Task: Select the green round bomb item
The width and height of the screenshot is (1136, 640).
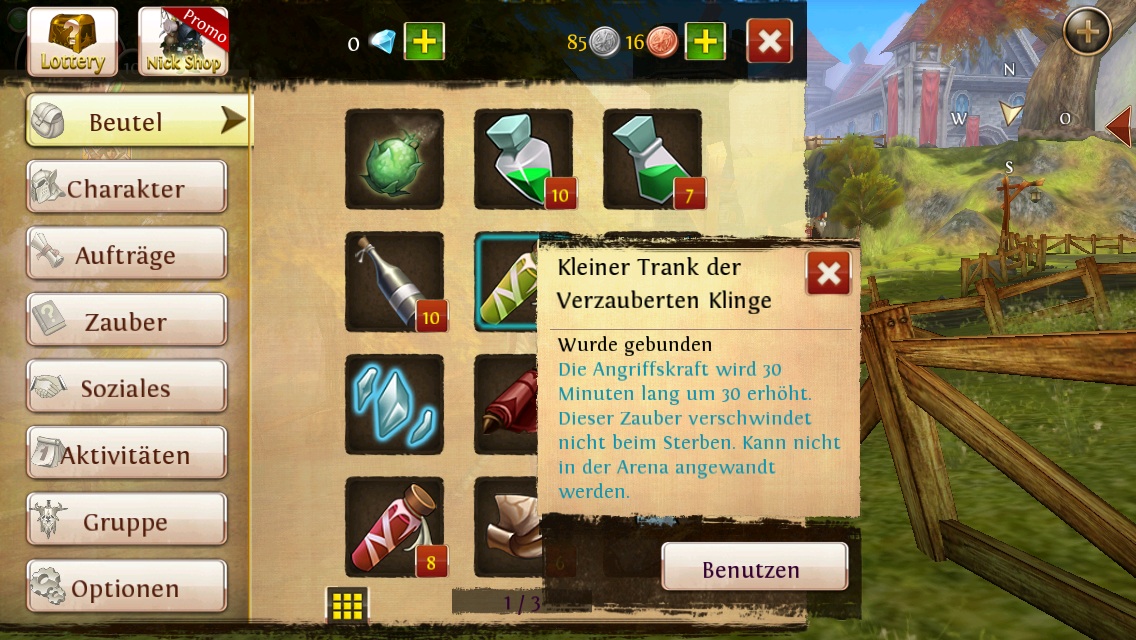Action: click(394, 160)
